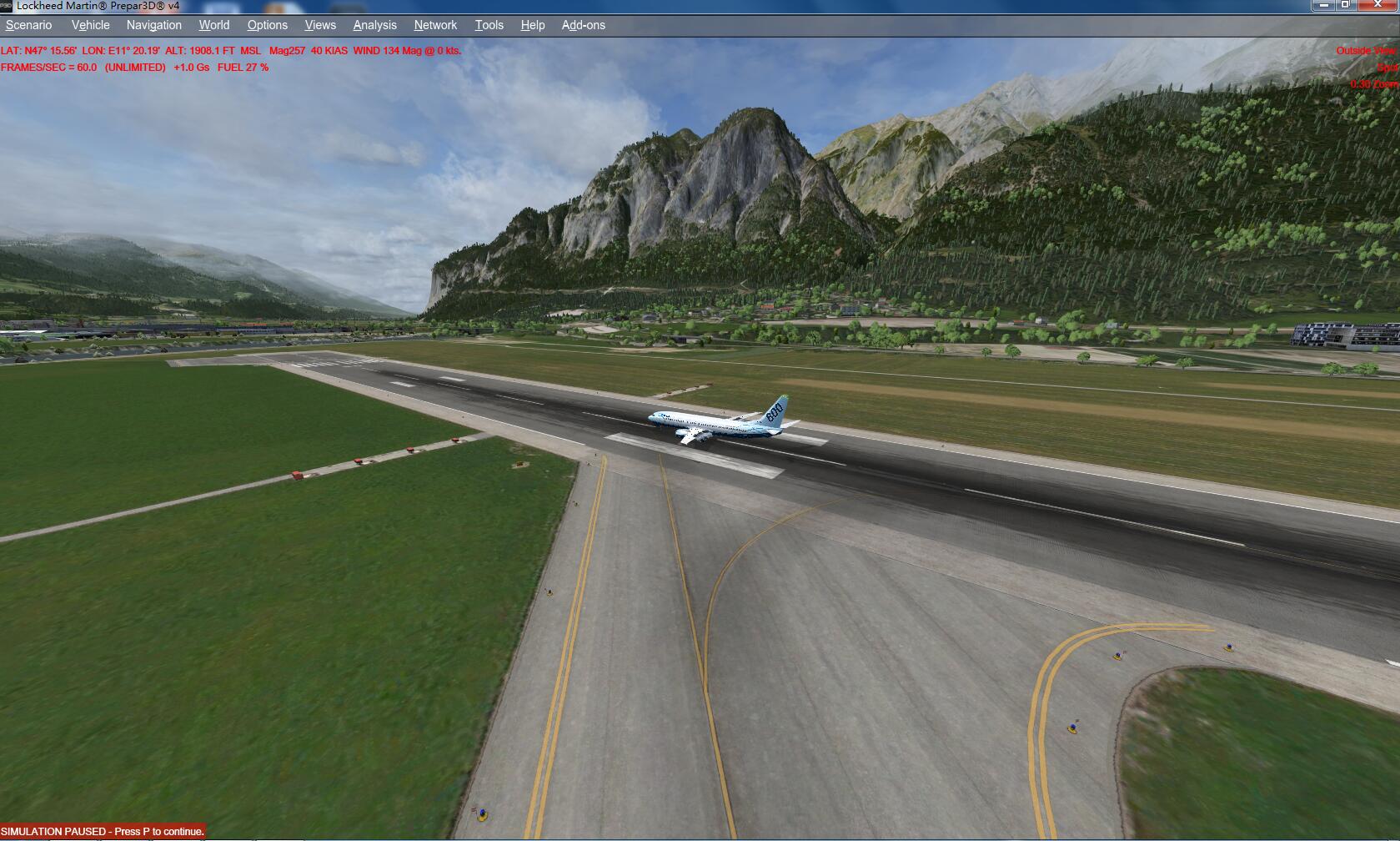Select the Navigation menu
This screenshot has height=841, width=1400.
tap(154, 25)
